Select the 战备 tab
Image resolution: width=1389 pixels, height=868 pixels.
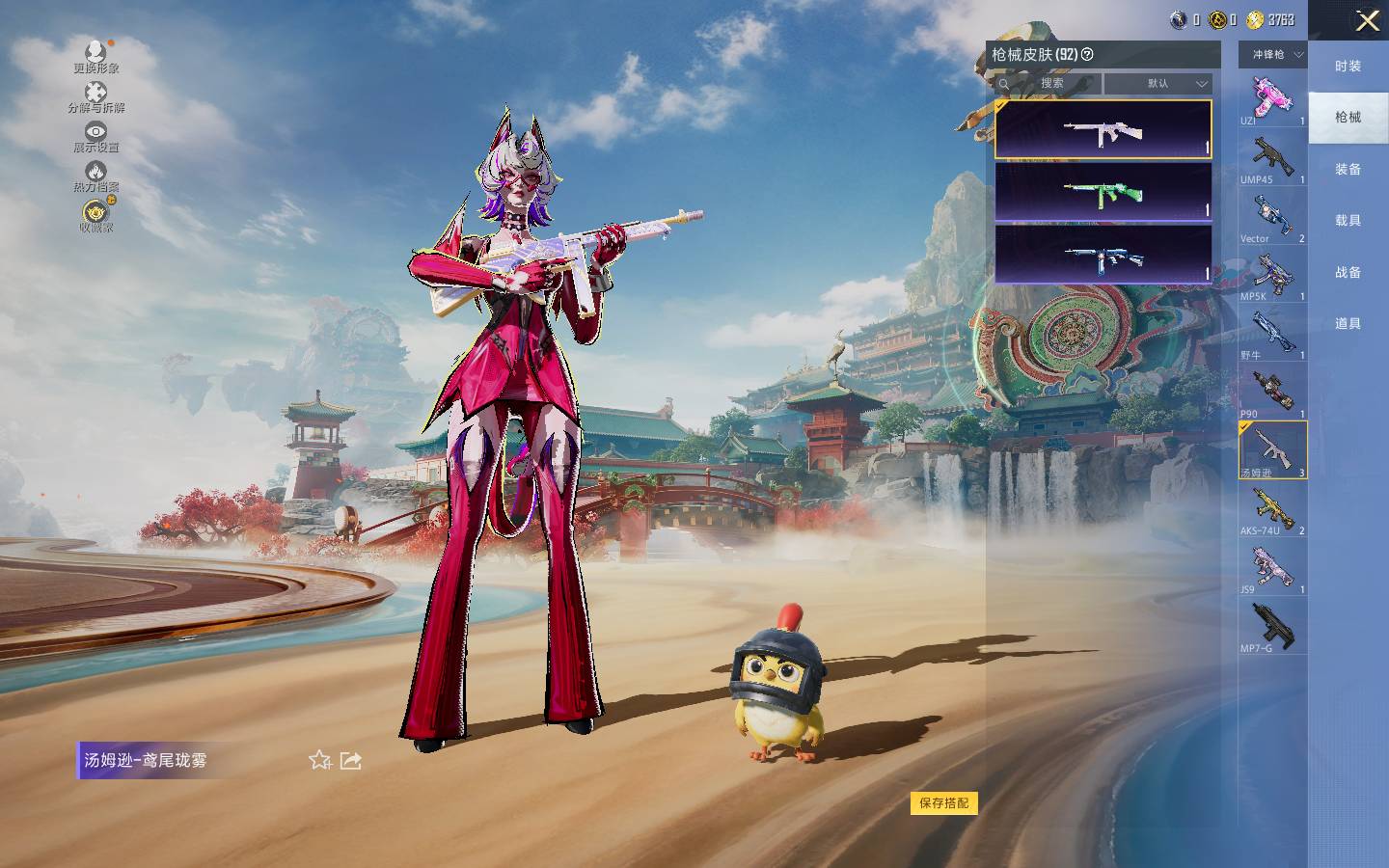(1348, 272)
